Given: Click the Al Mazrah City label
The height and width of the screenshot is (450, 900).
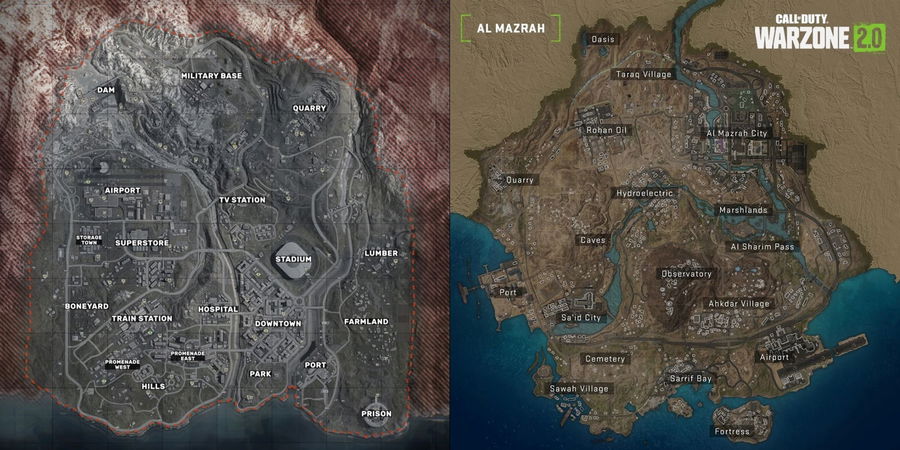Looking at the screenshot, I should click(x=736, y=132).
